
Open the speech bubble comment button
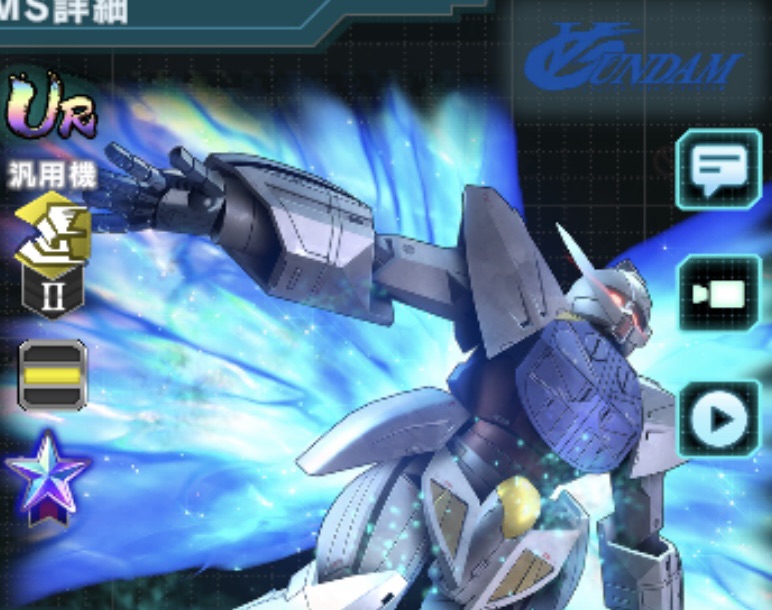(x=718, y=169)
